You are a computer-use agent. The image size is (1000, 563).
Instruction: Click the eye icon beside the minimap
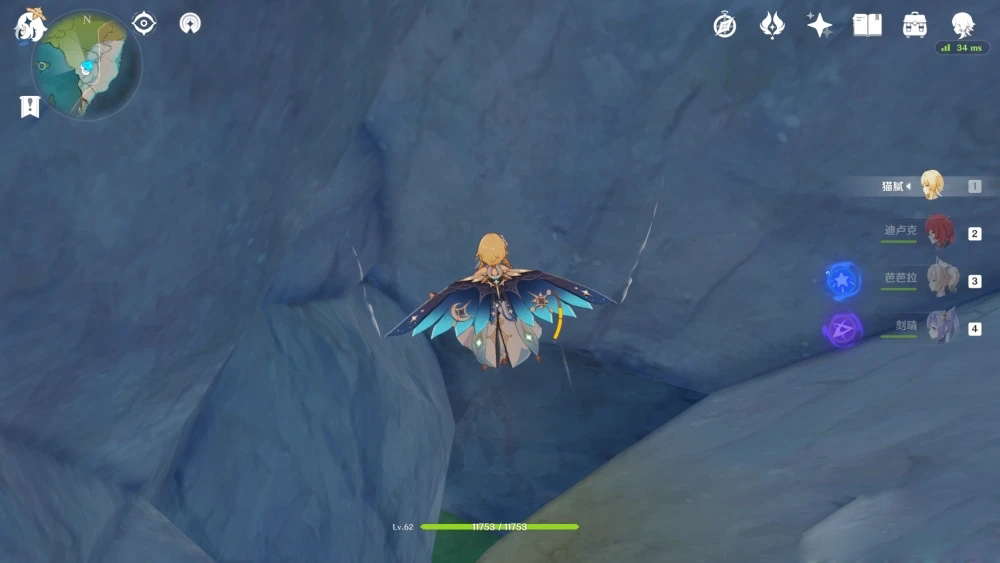(144, 23)
